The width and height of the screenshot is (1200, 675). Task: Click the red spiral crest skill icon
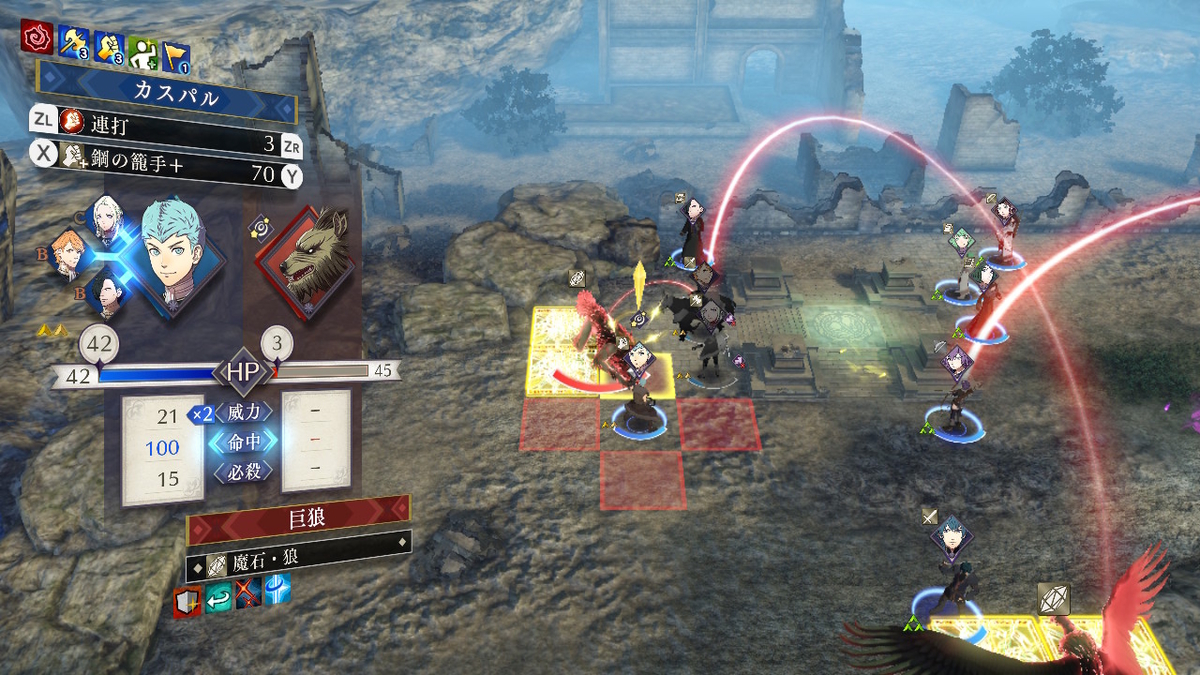click(37, 41)
